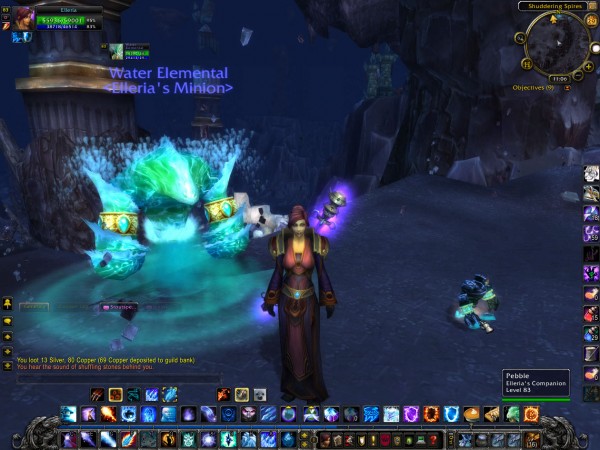
Task: Click the circular minimap
Action: tap(558, 44)
